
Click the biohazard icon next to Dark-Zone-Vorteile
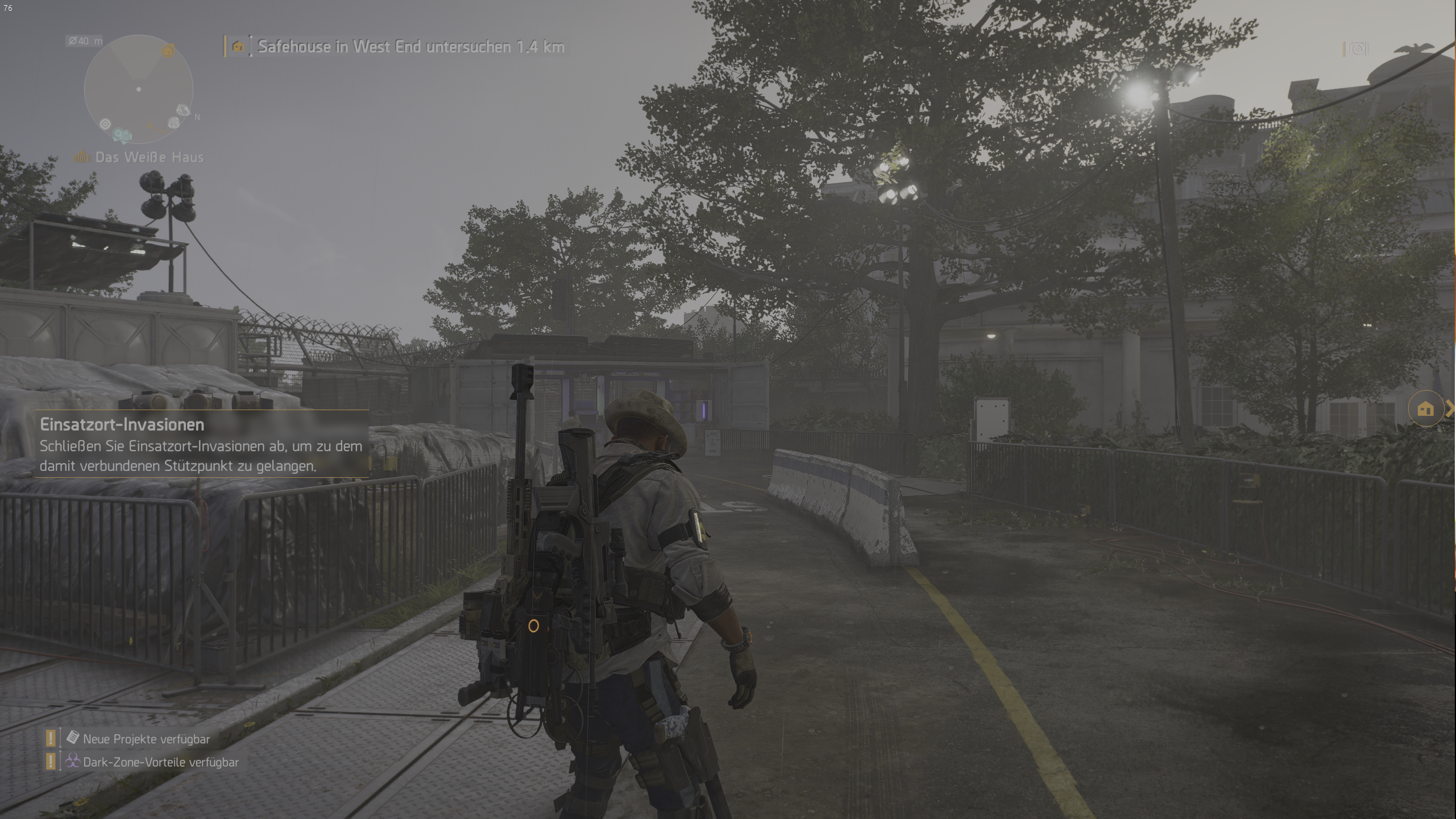coord(72,761)
